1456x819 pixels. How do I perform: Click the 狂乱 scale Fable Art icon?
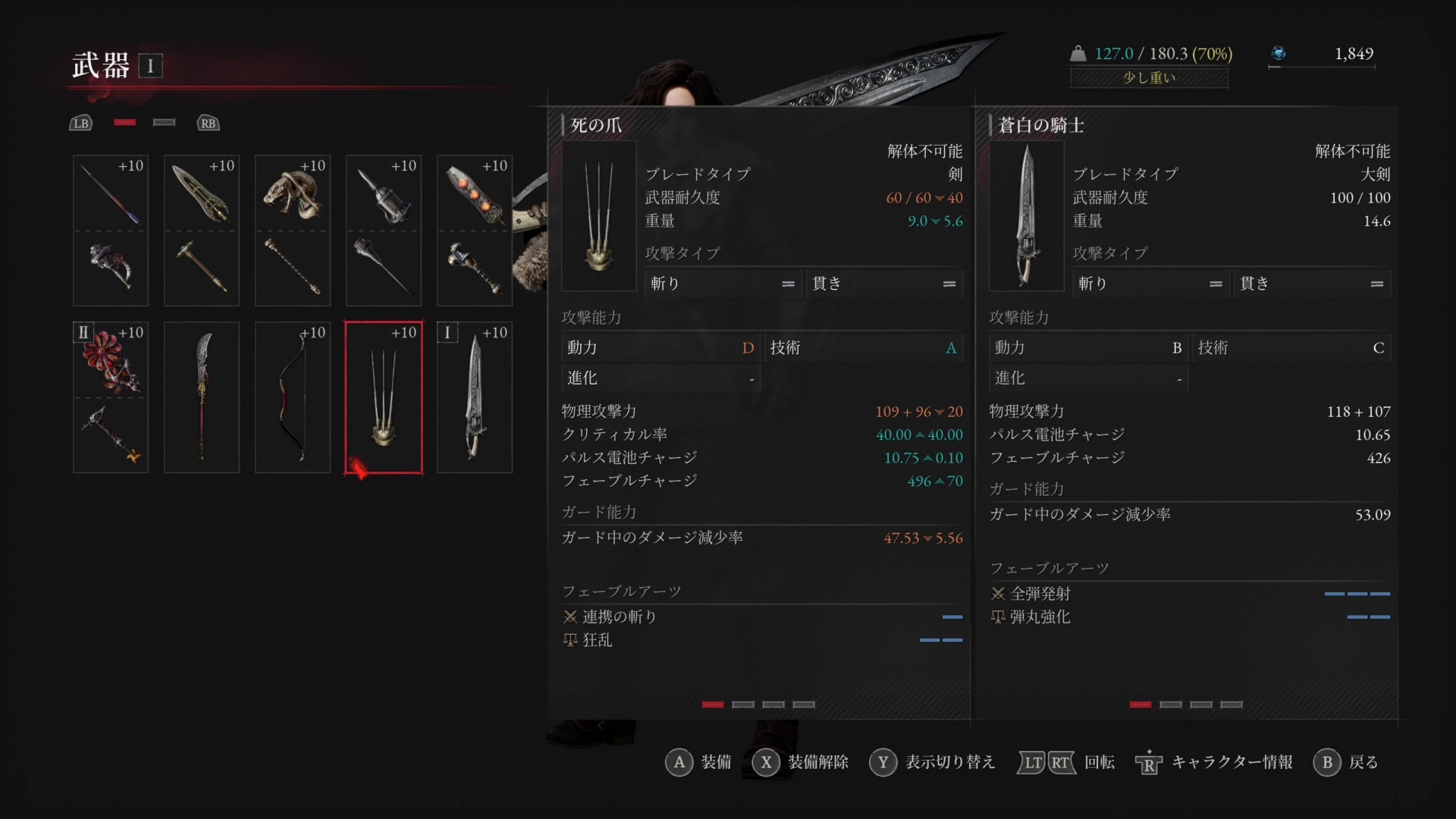[x=570, y=640]
